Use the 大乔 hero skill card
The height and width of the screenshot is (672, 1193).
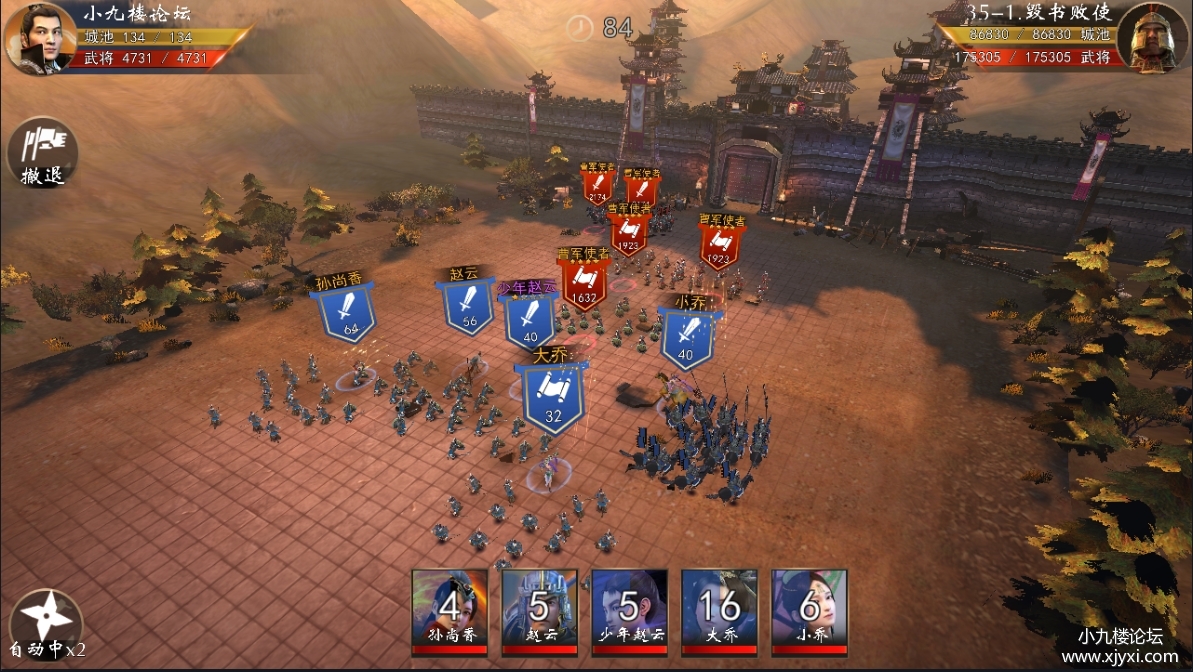(720, 610)
